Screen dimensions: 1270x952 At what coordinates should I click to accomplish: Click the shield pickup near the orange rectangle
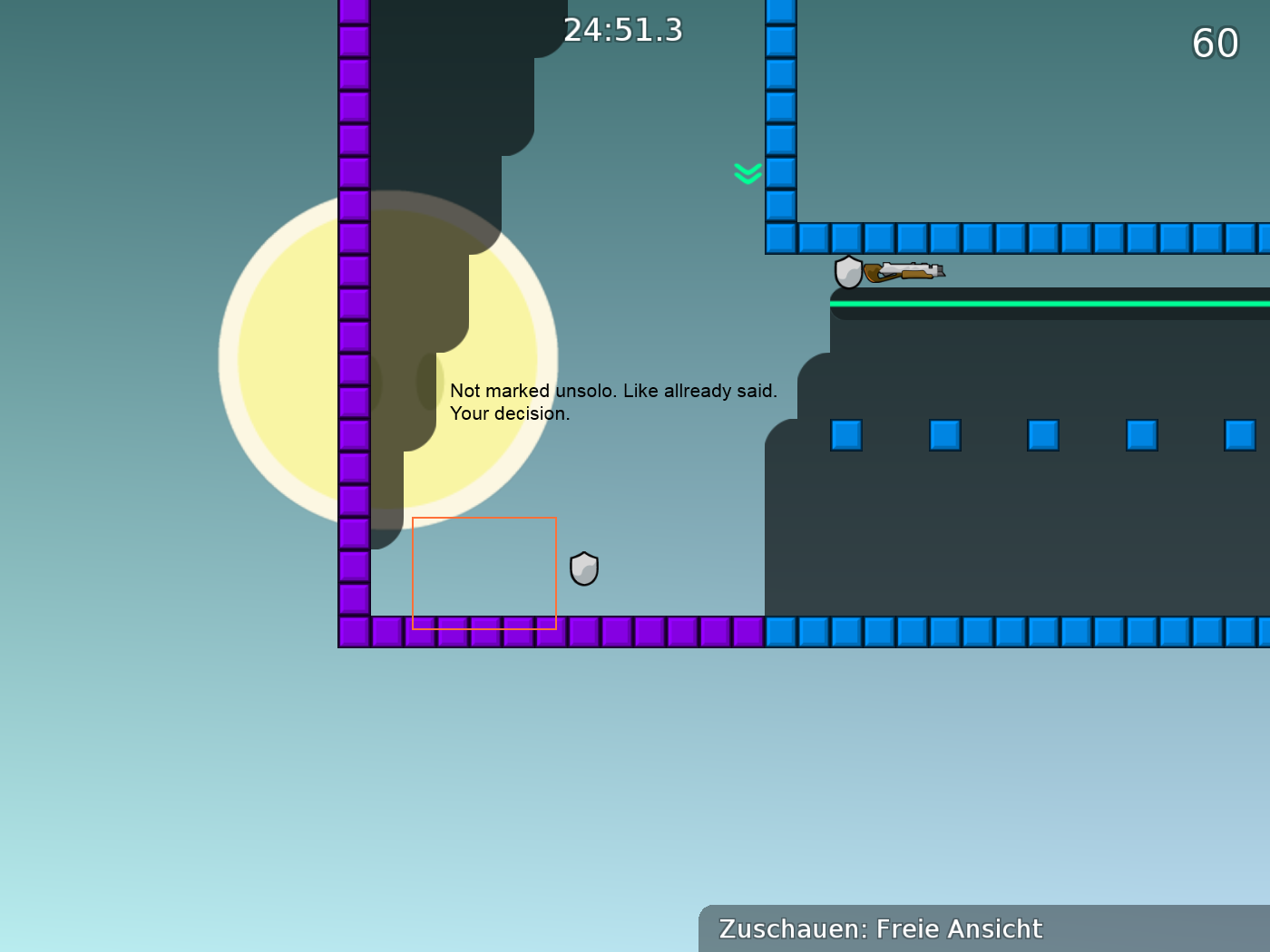[584, 569]
